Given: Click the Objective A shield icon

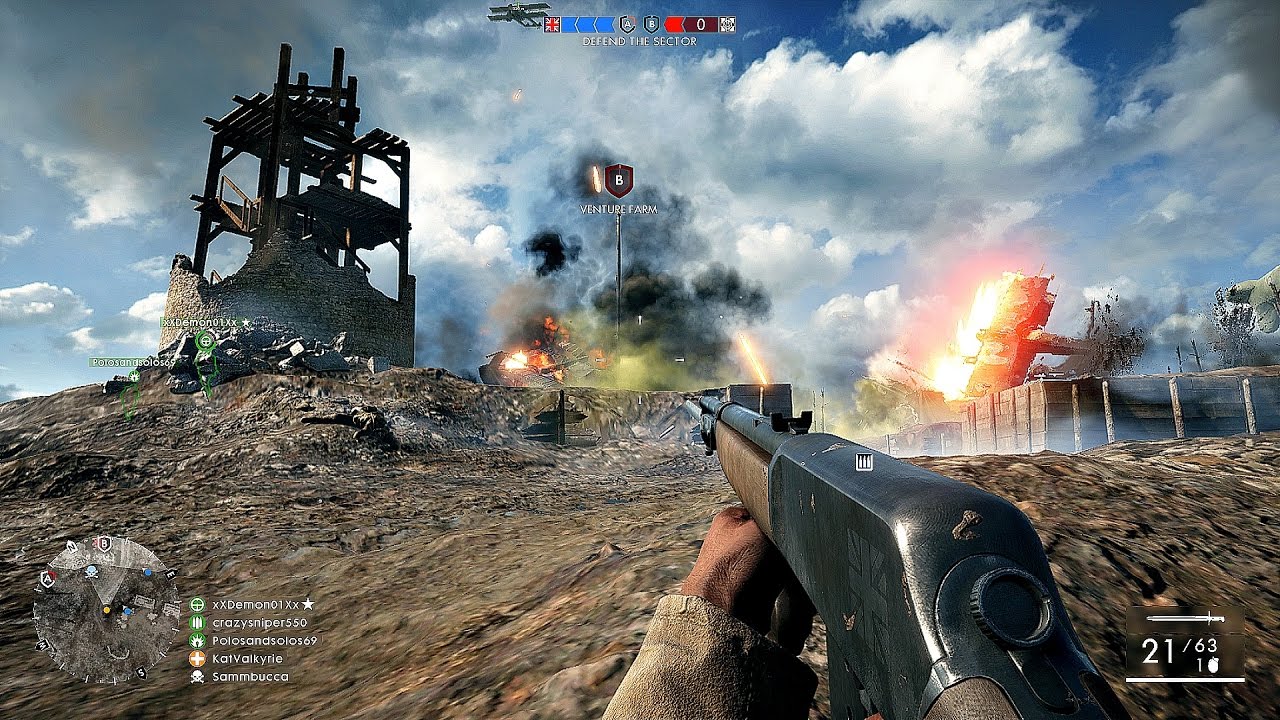Looking at the screenshot, I should coord(628,23).
